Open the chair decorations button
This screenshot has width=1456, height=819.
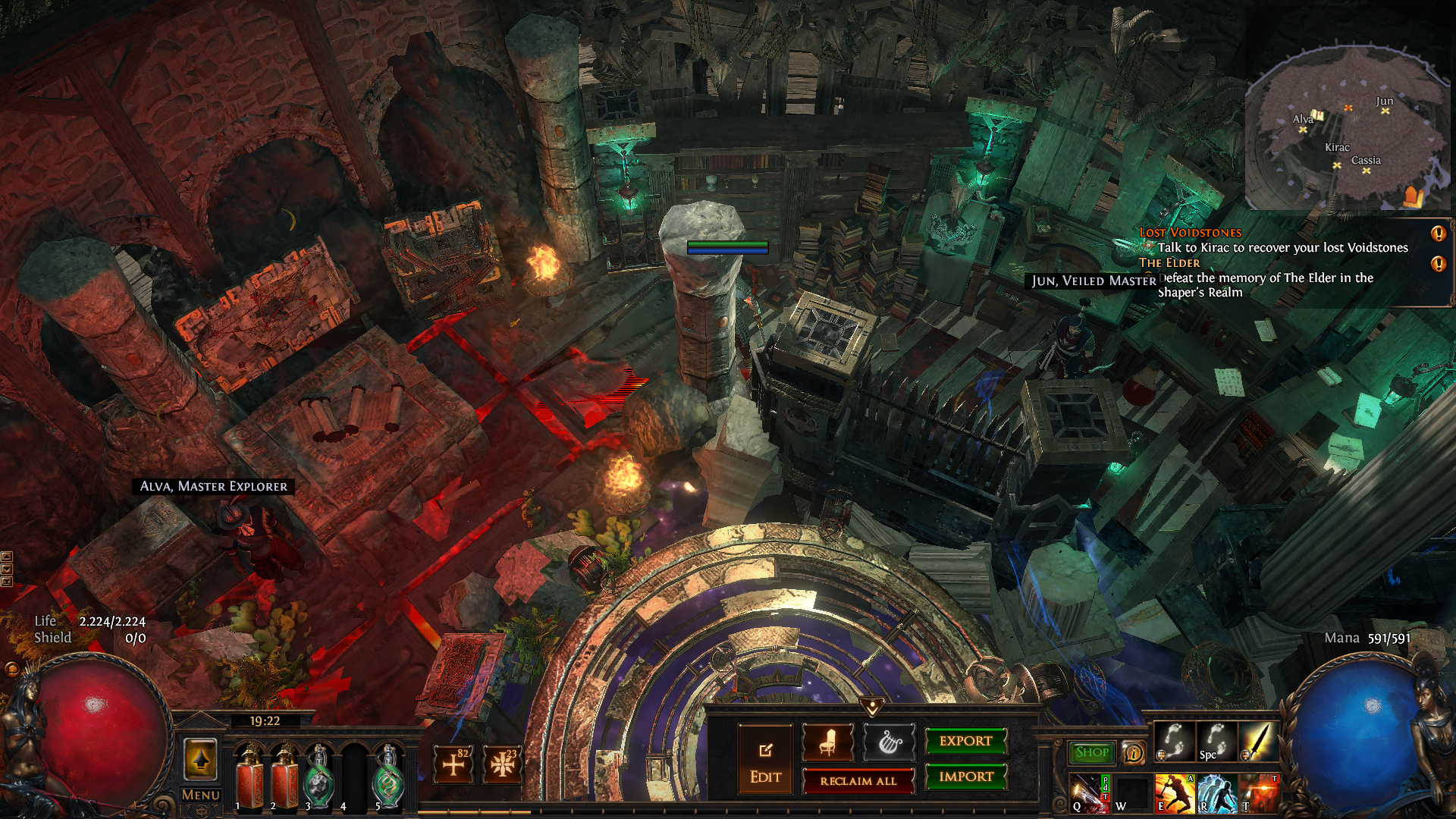pyautogui.click(x=827, y=742)
